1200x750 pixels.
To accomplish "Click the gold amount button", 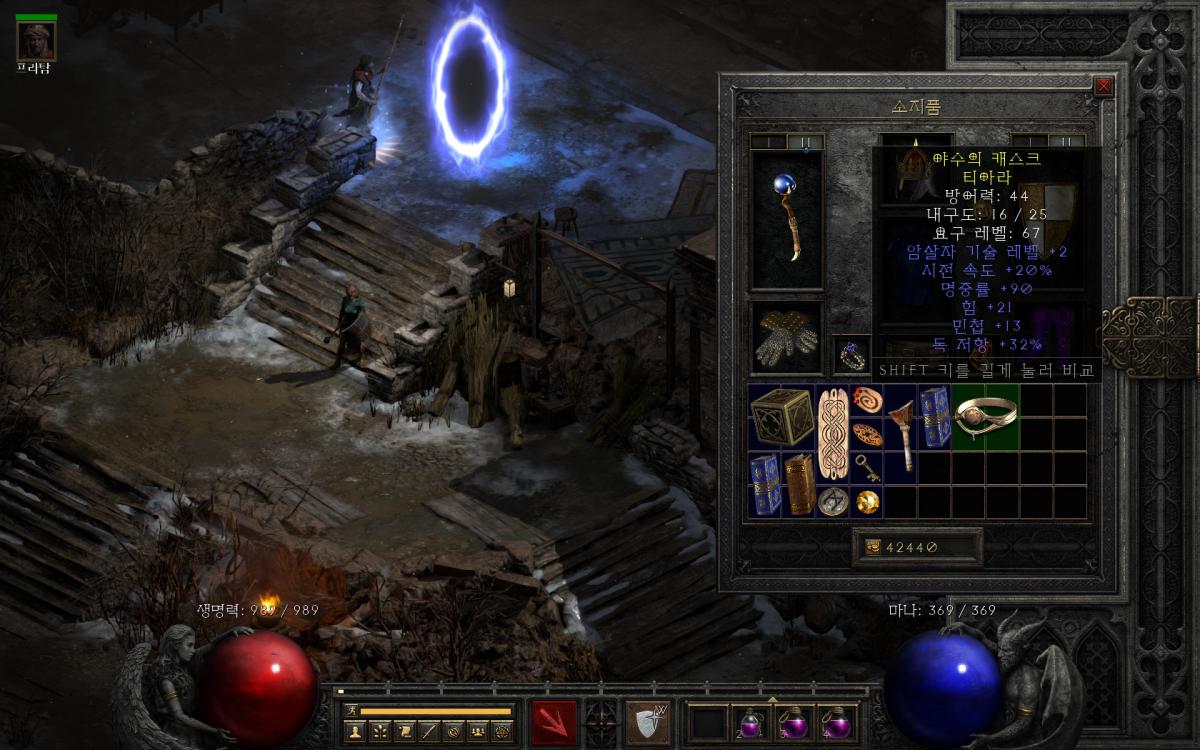I will (x=872, y=546).
